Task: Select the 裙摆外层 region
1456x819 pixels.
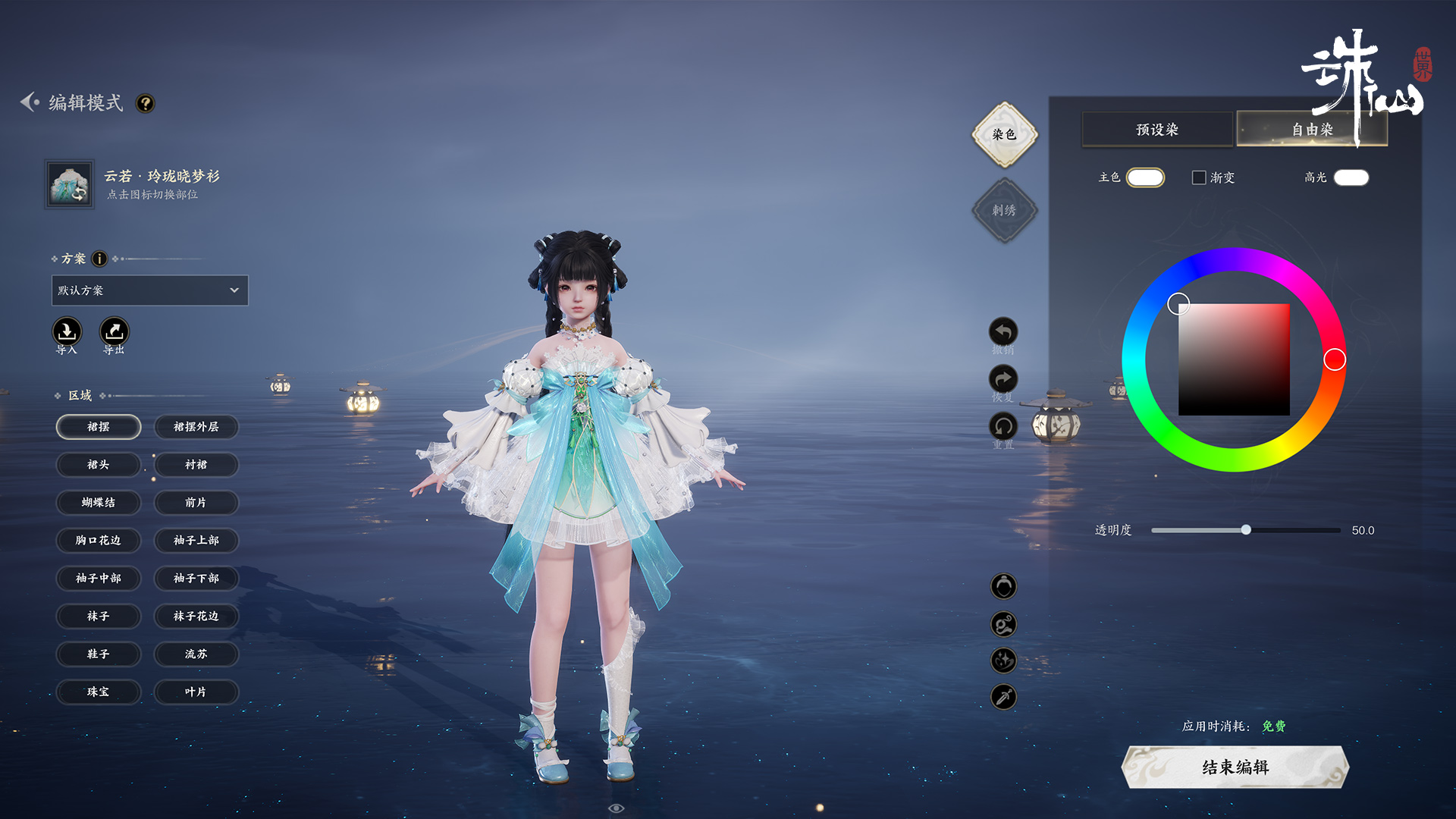Action: pos(196,427)
